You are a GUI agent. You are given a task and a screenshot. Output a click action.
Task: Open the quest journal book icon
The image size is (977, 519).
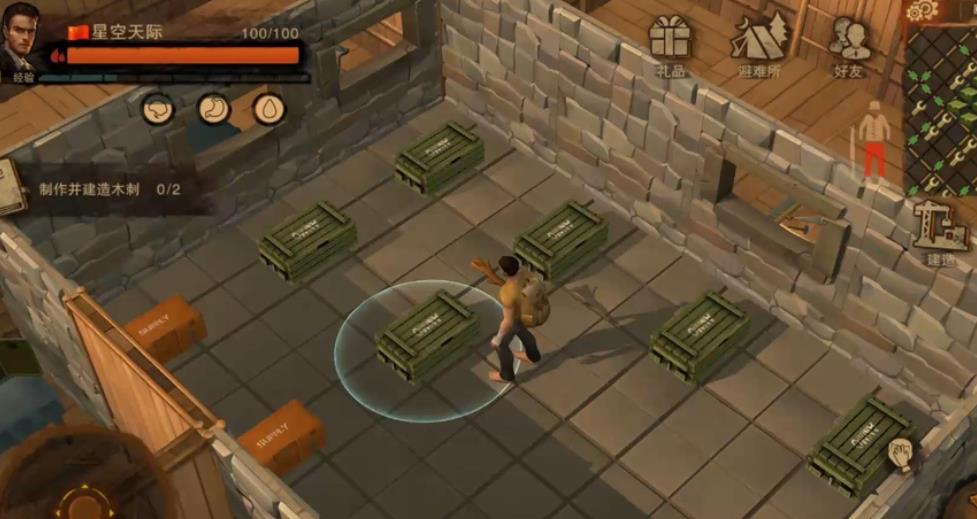tap(11, 187)
